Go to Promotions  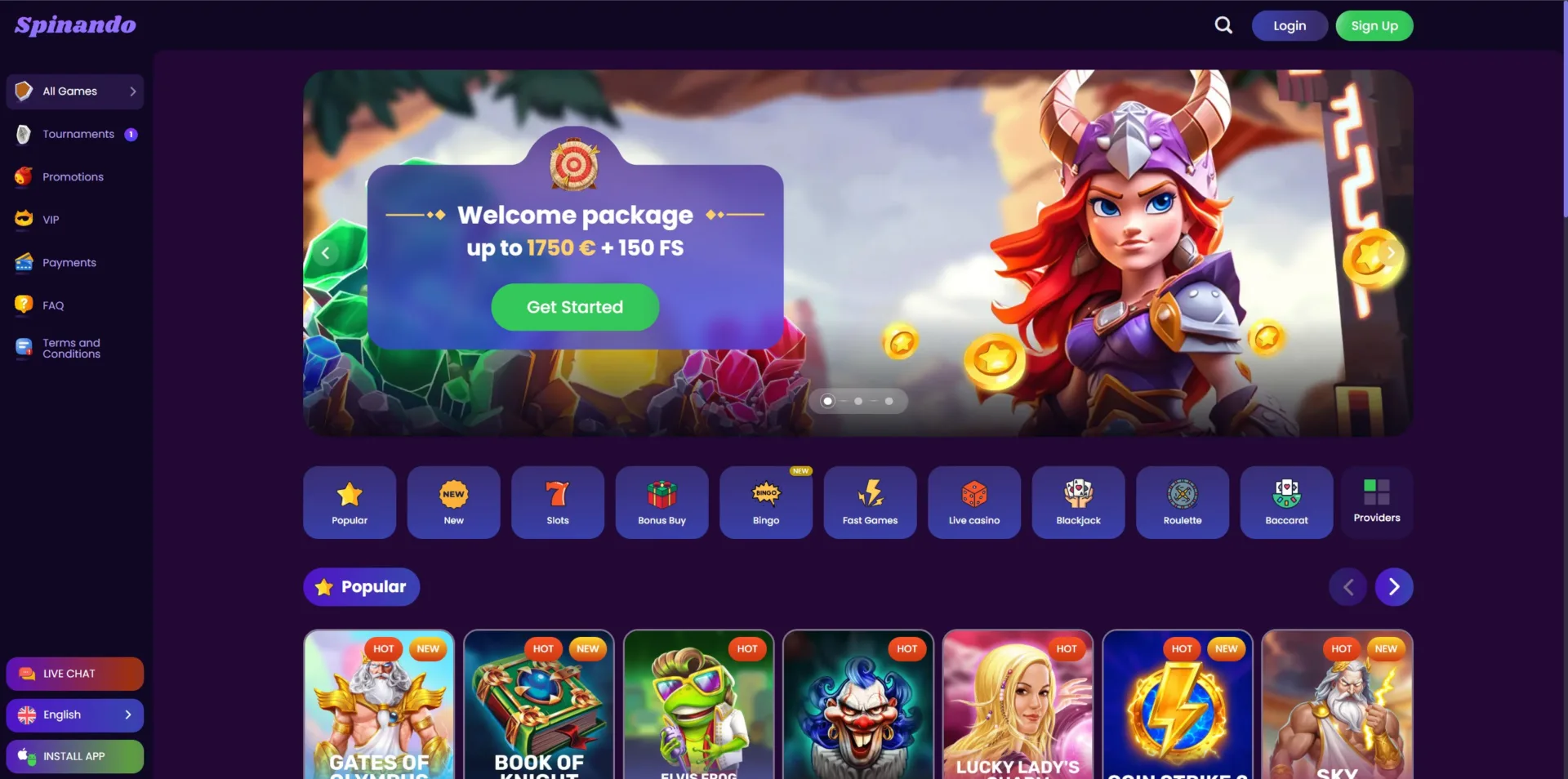[73, 177]
